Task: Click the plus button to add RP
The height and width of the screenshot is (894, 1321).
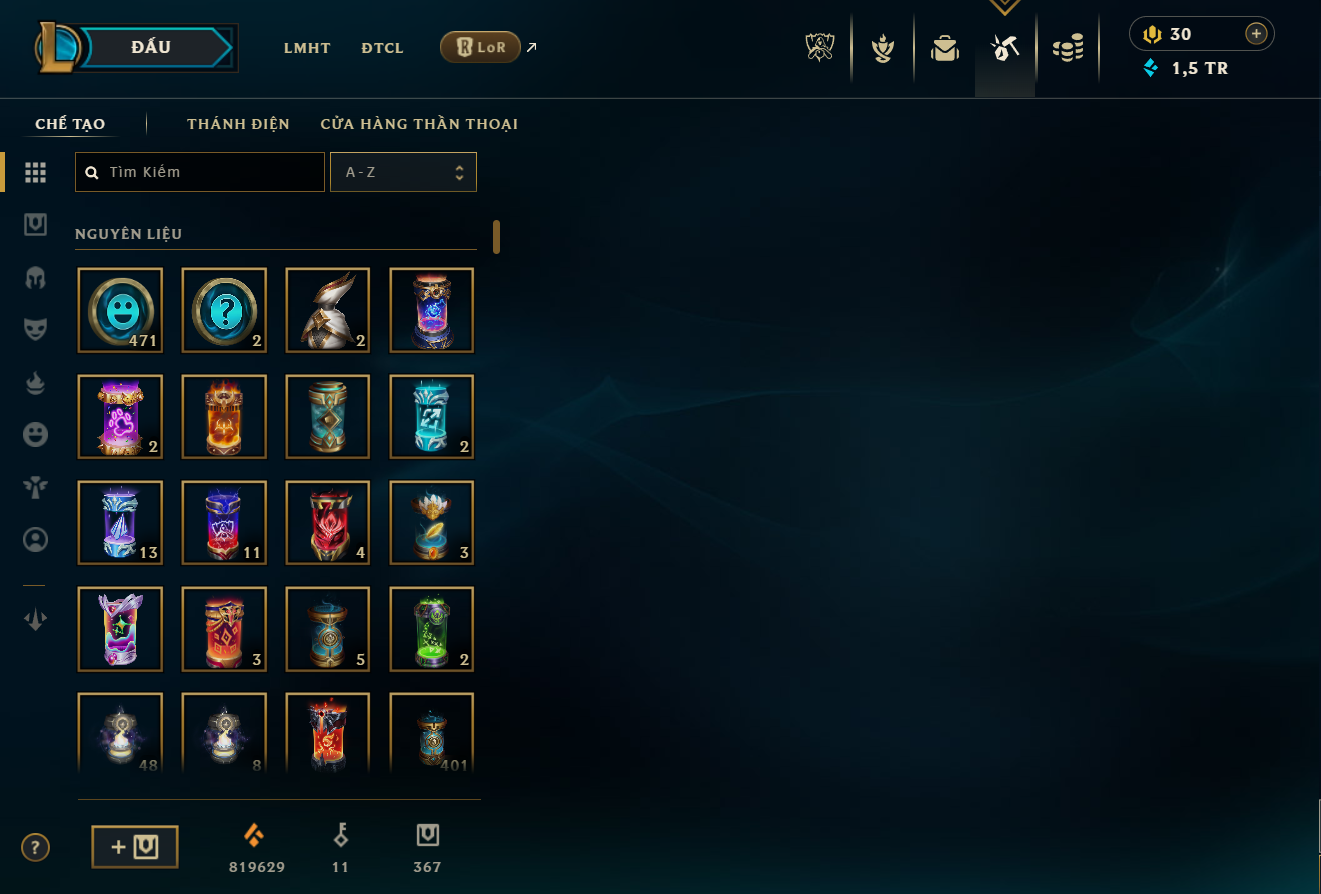Action: tap(1256, 34)
